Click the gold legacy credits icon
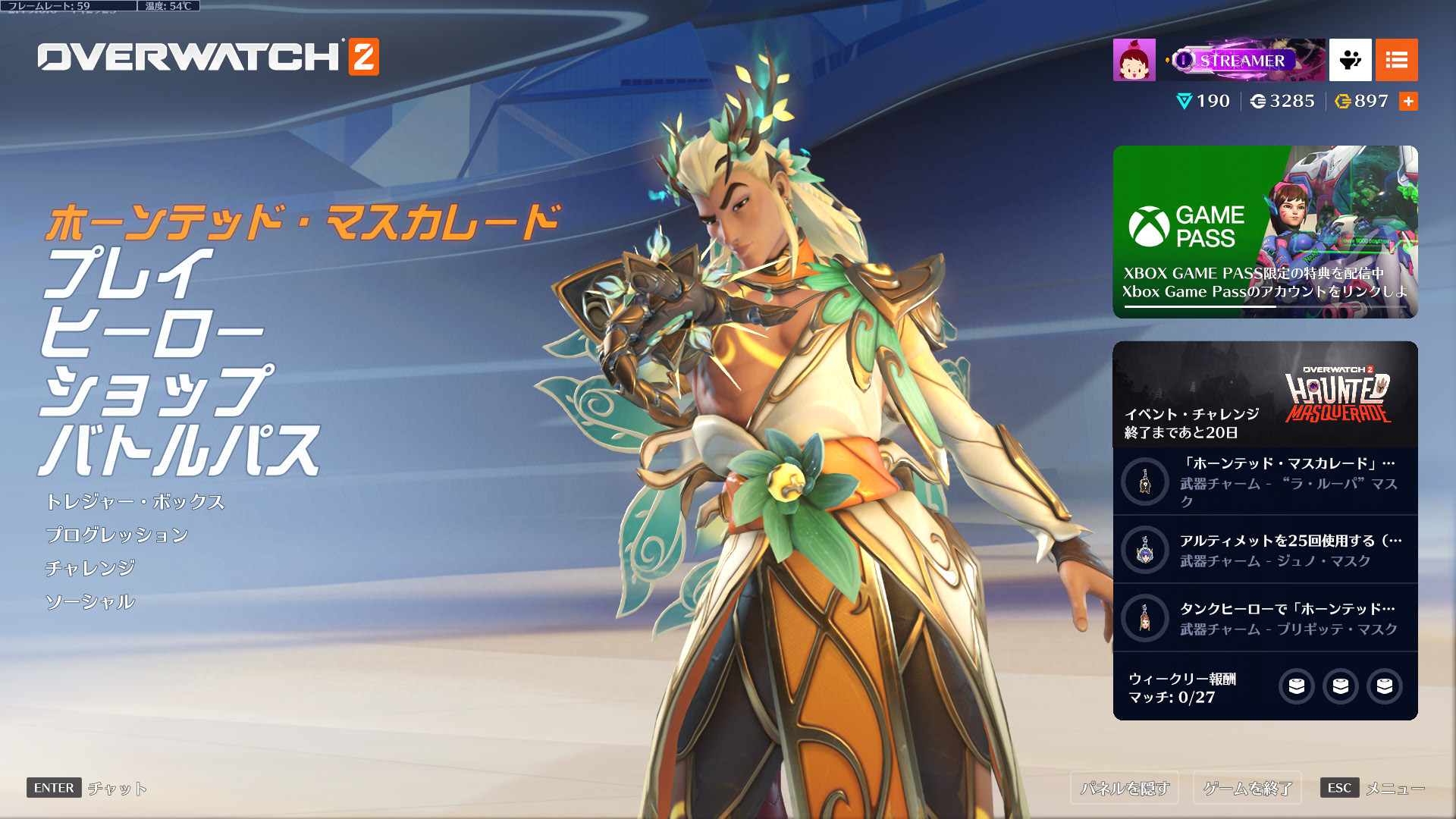The width and height of the screenshot is (1456, 819). pos(1341,101)
